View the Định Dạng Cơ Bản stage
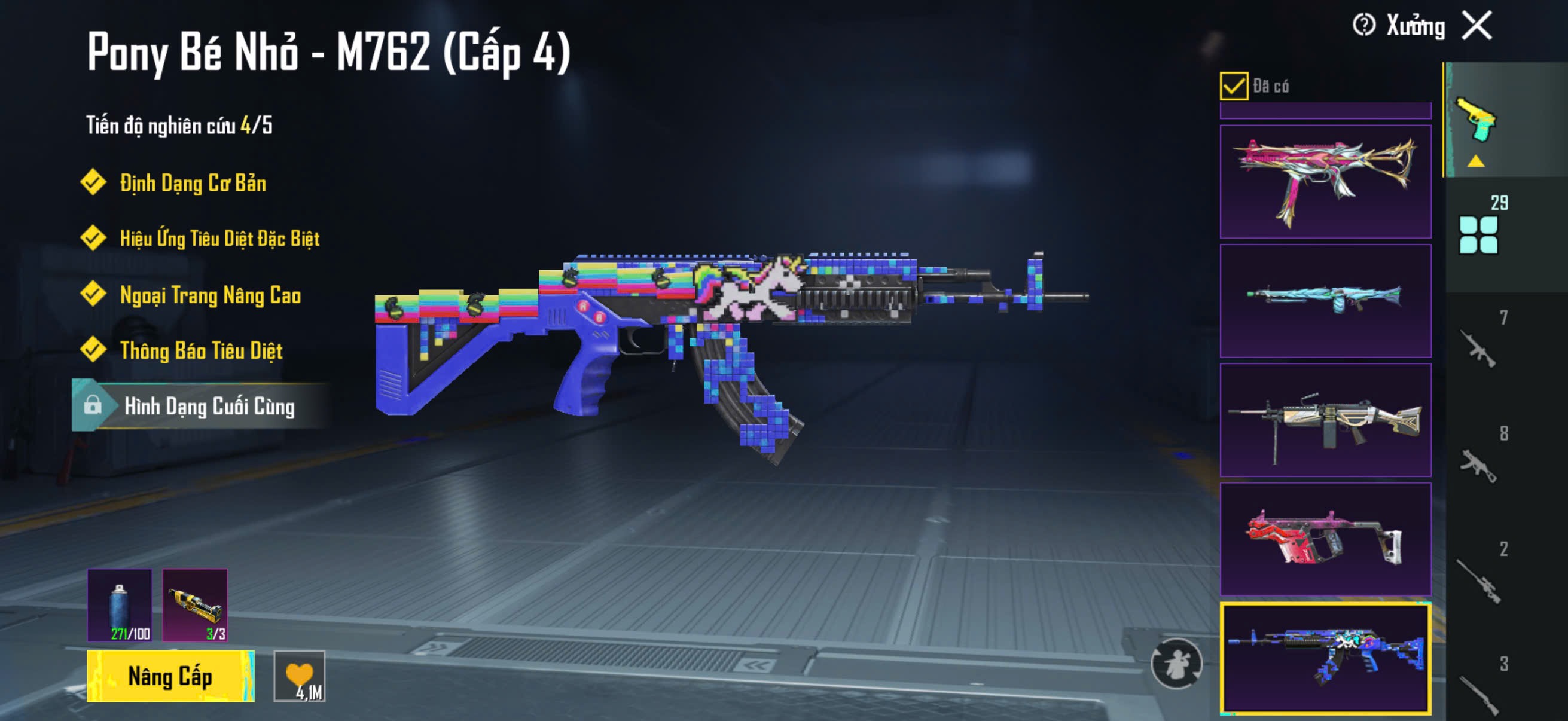This screenshot has height=721, width=1568. 193,183
